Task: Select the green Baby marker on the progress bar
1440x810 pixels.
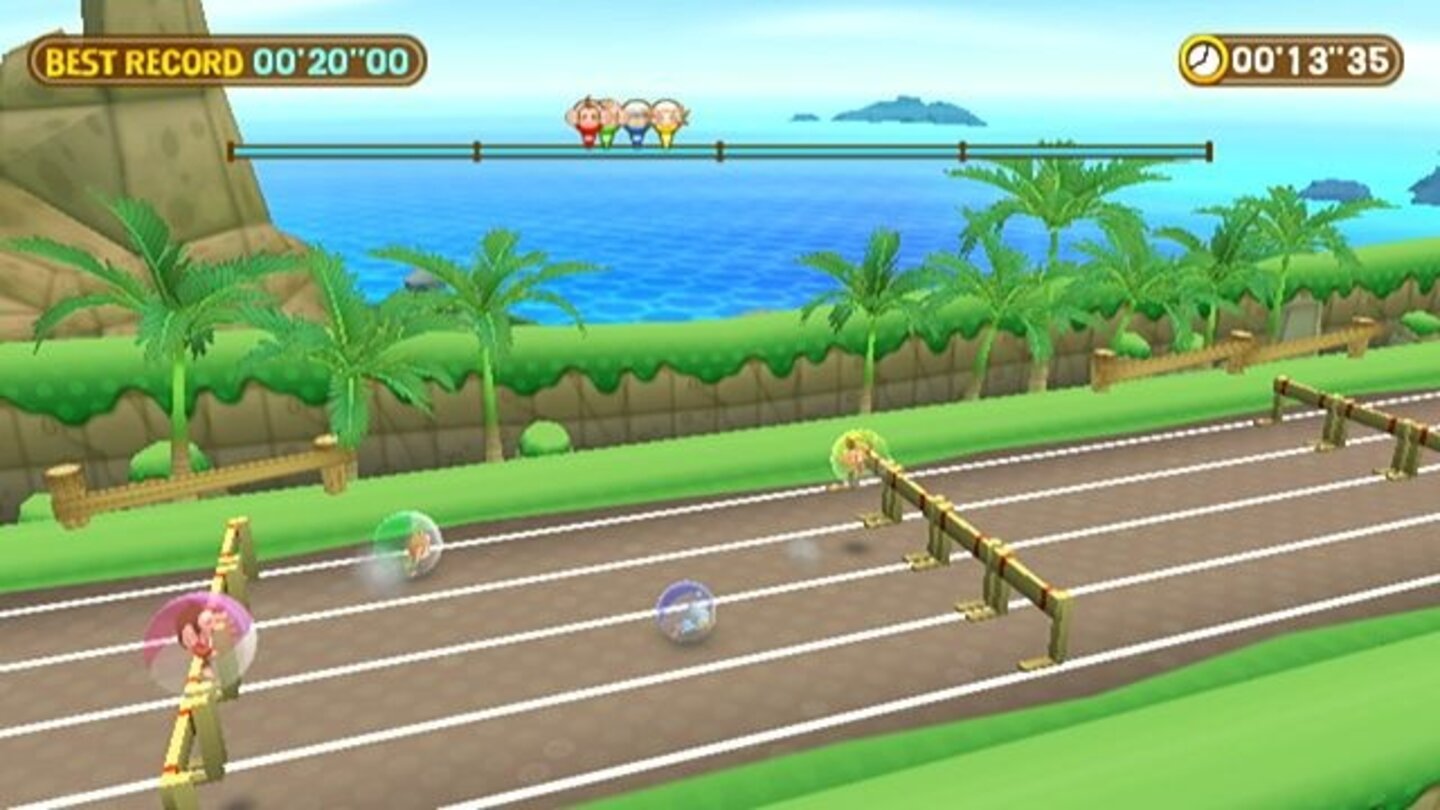Action: click(x=608, y=122)
